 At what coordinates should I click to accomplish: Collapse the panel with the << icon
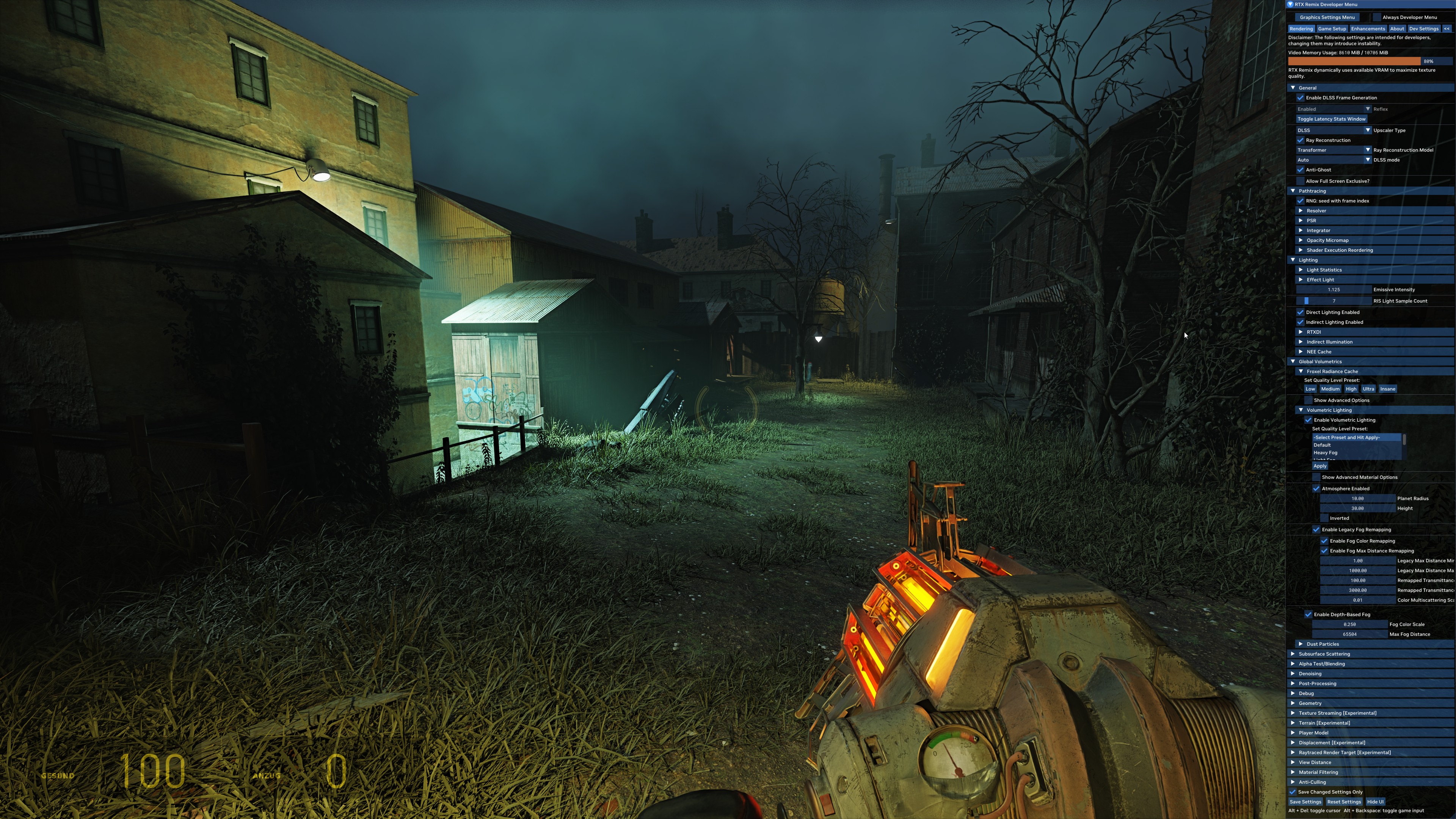(x=1447, y=28)
